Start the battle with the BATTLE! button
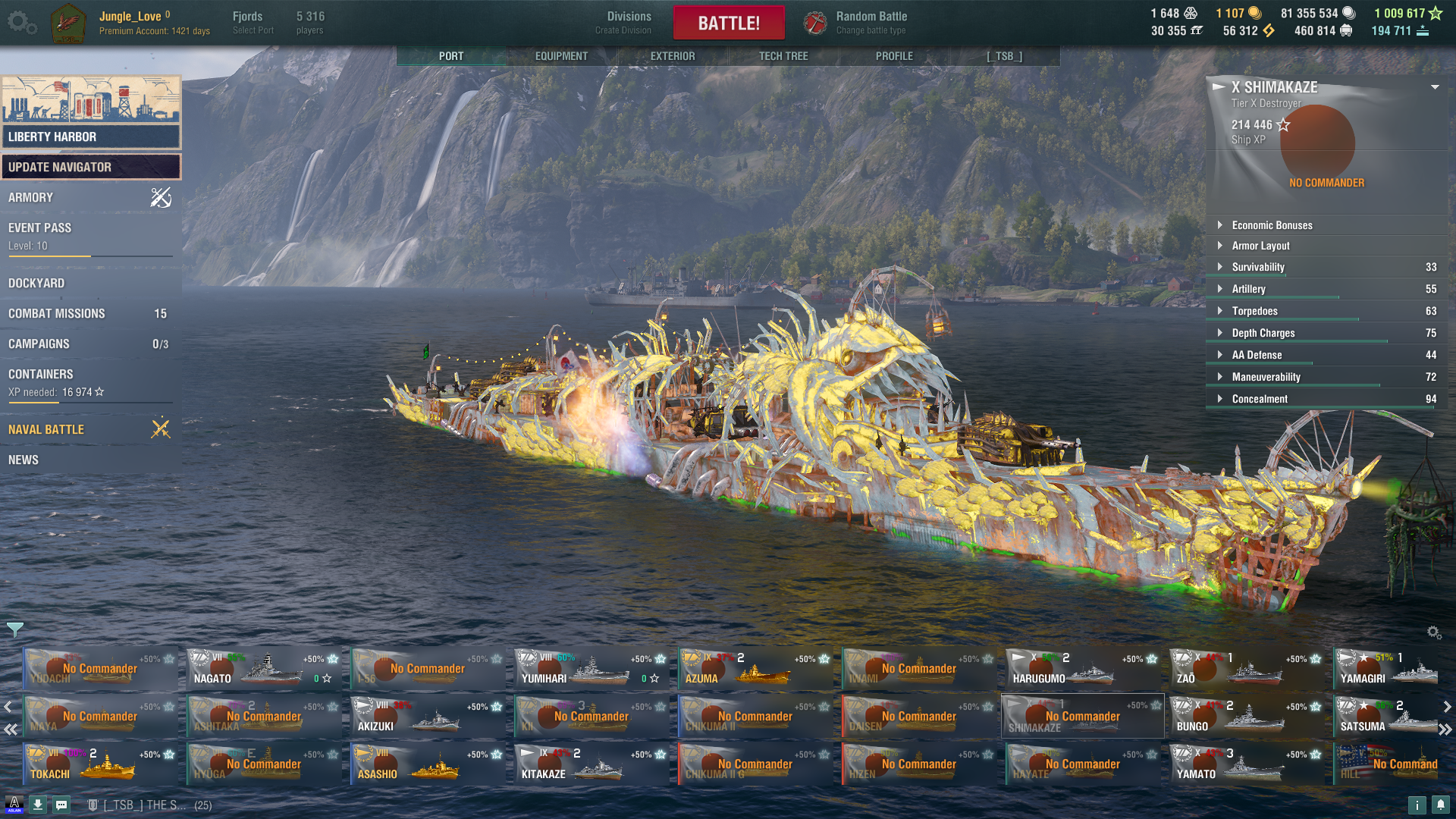Screen dimensions: 1456x819 [x=728, y=23]
